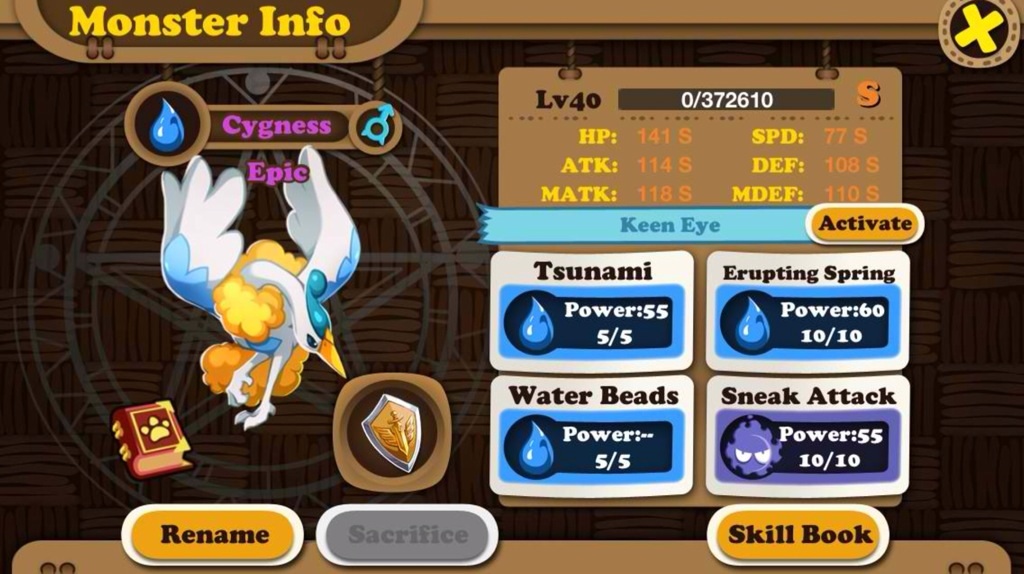Click the gender symbol beside Cygness

point(379,126)
